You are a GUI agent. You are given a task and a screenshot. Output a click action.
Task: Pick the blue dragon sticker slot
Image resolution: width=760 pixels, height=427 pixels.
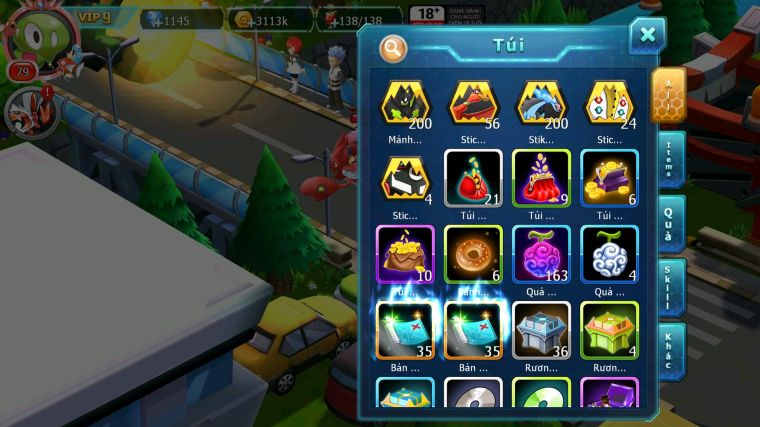pyautogui.click(x=541, y=104)
